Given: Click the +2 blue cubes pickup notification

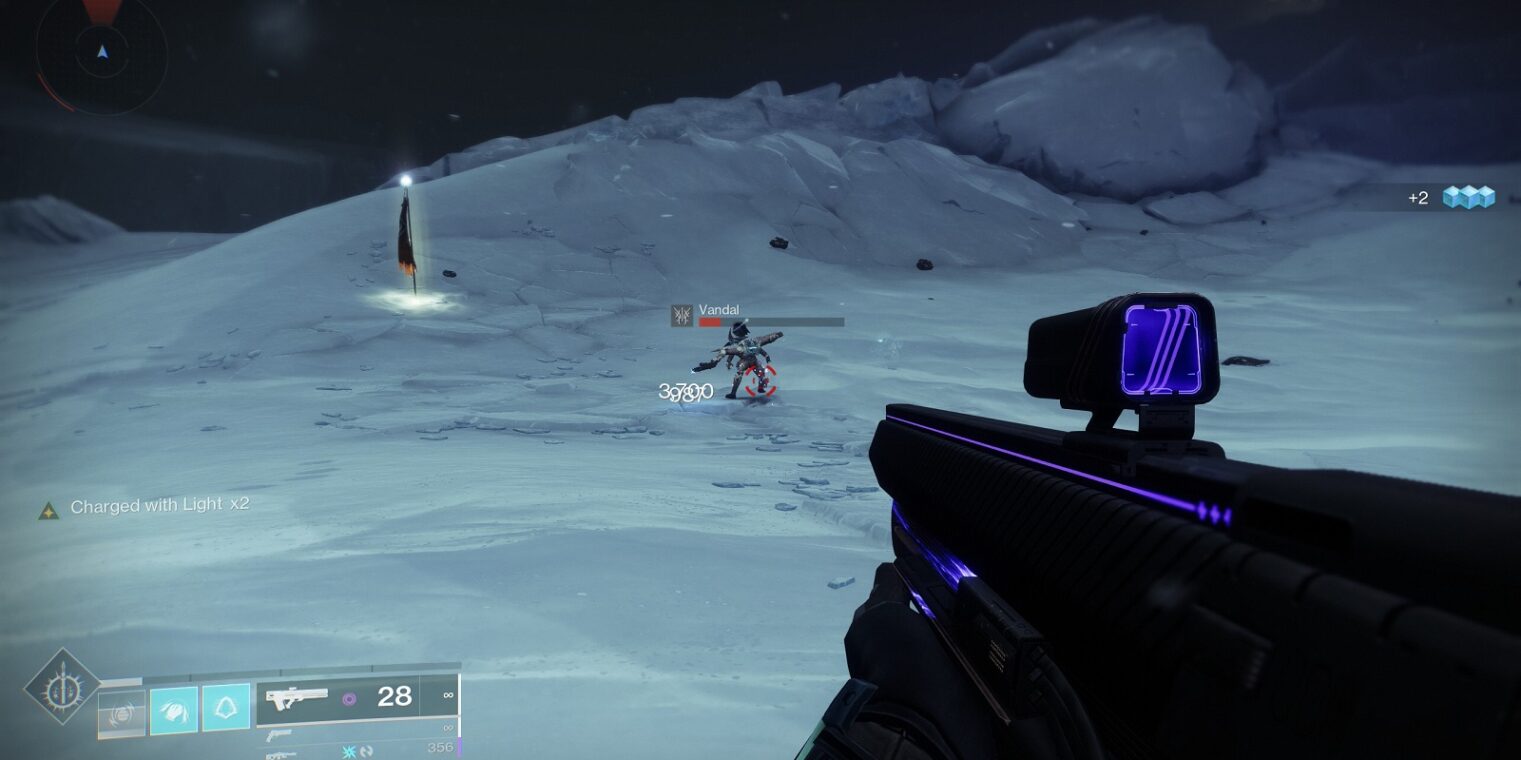Looking at the screenshot, I should tap(1467, 197).
